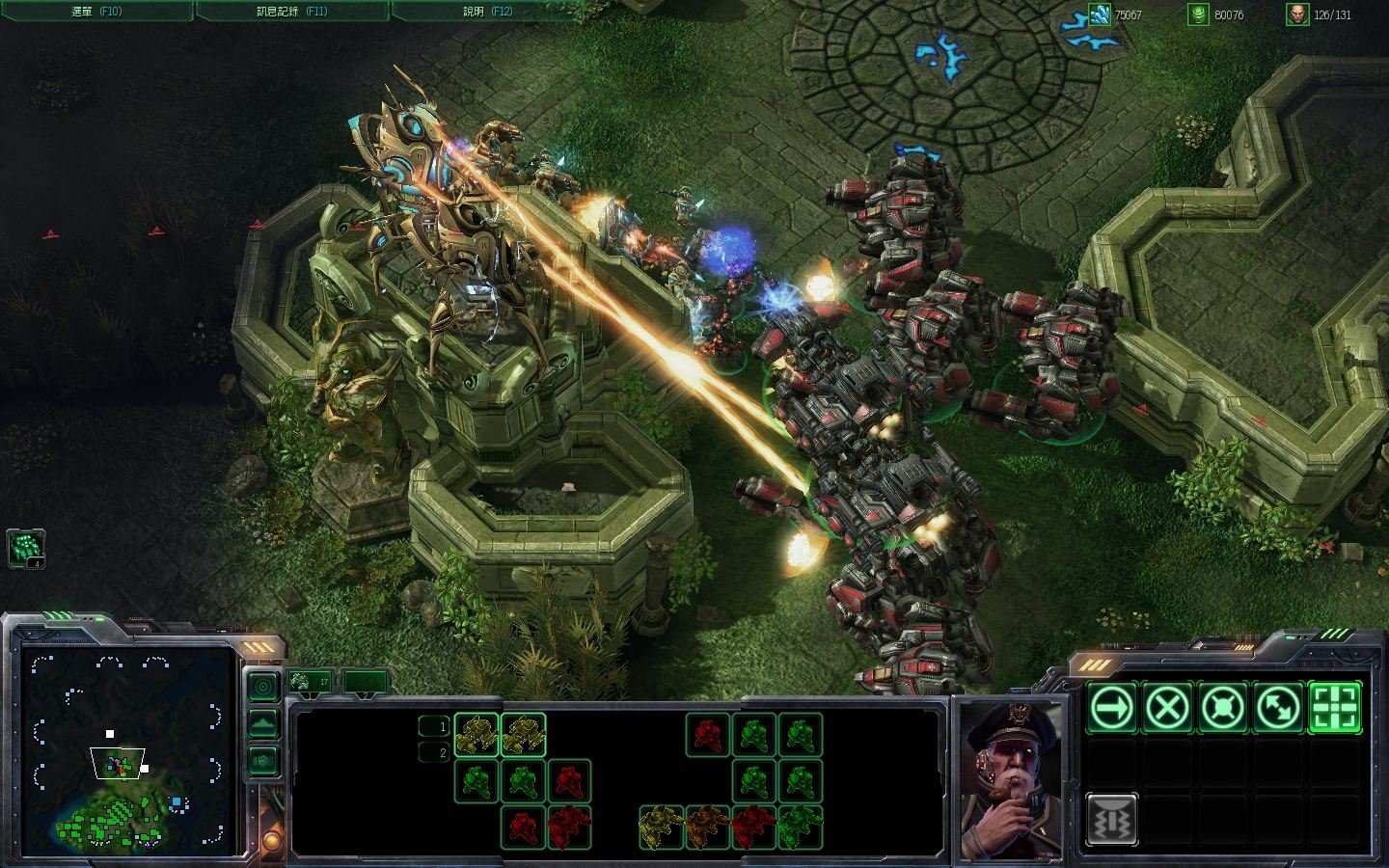1389x868 pixels.
Task: Activate the Patrol command icon
Action: pyautogui.click(x=1278, y=709)
